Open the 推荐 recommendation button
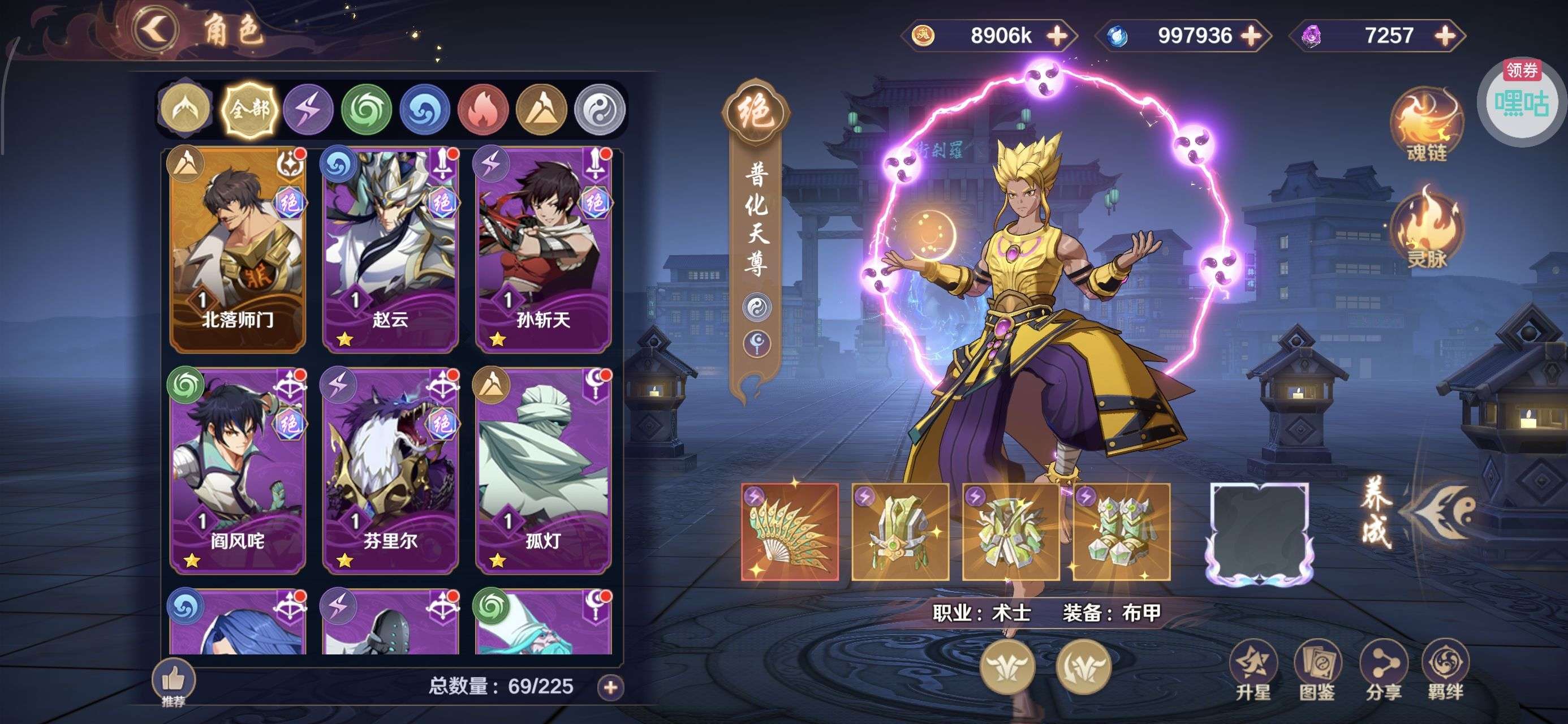Screen dimensions: 1568x724 pos(174,683)
